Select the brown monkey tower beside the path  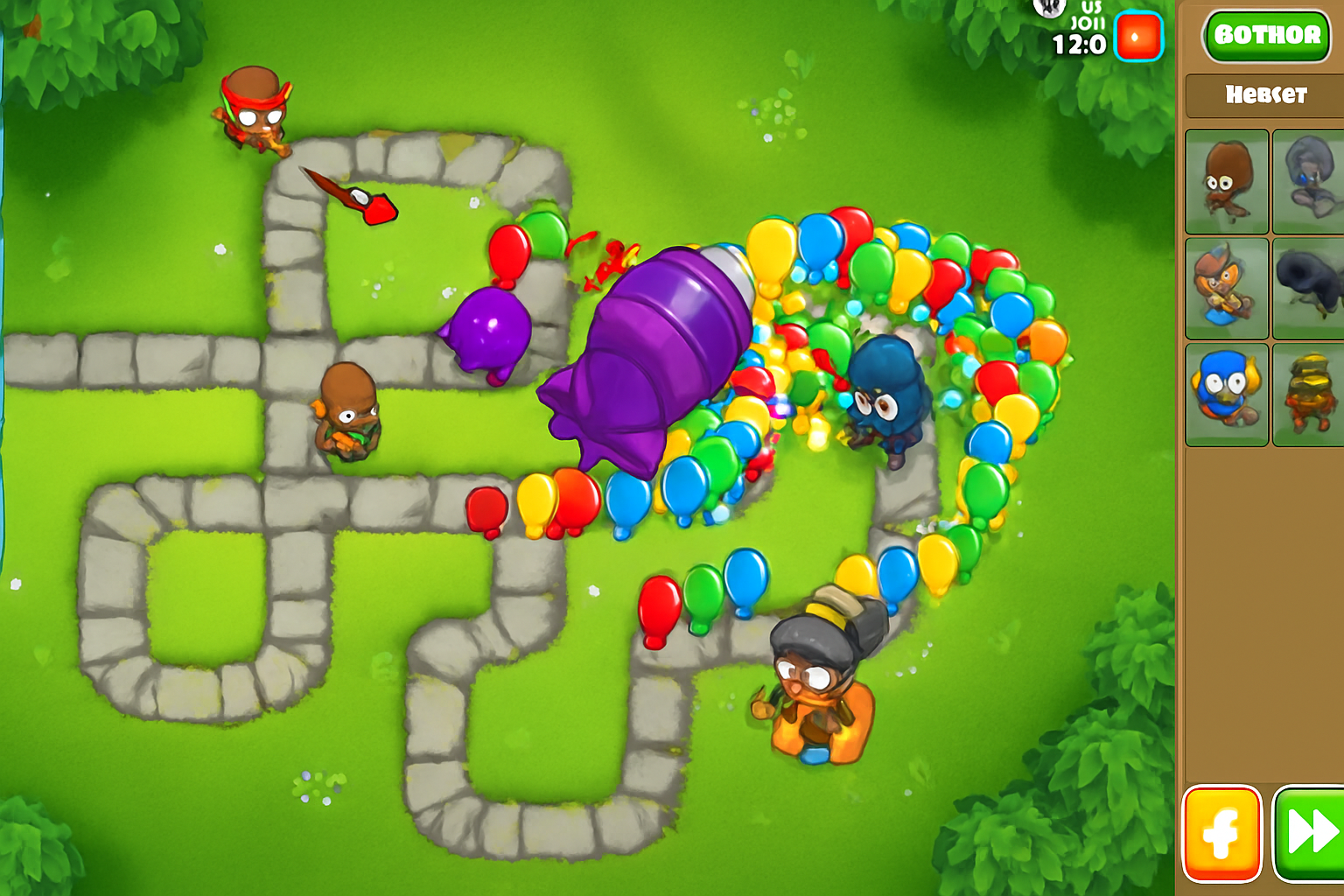coord(350,411)
